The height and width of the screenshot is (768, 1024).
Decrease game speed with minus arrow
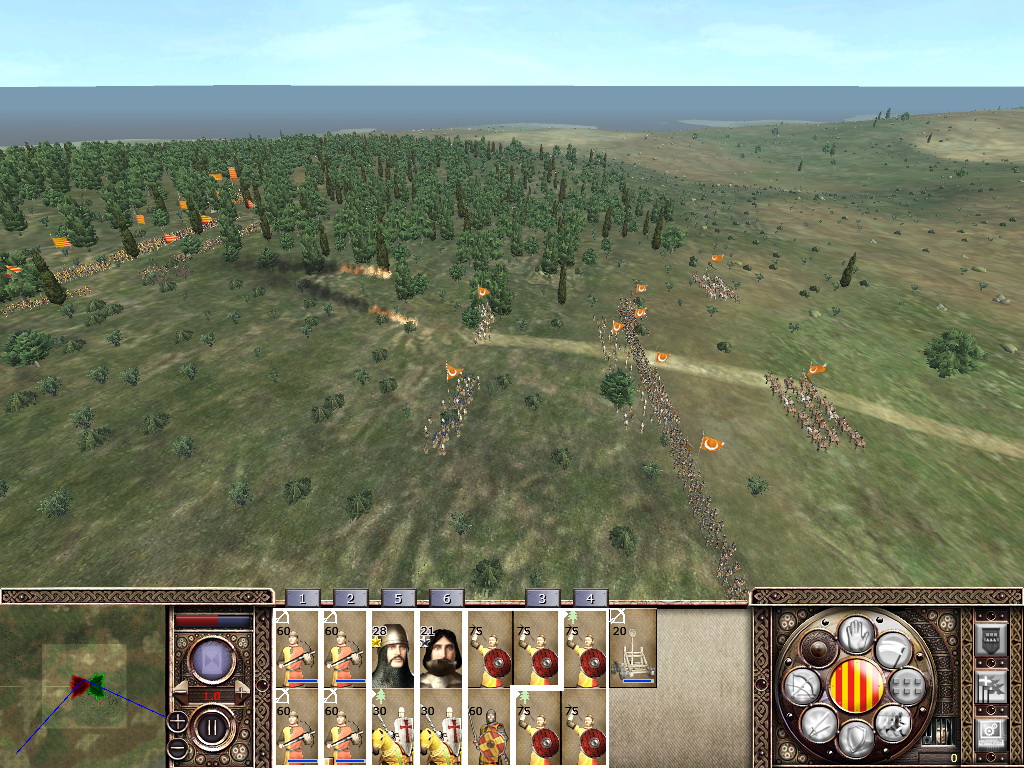pyautogui.click(x=180, y=690)
